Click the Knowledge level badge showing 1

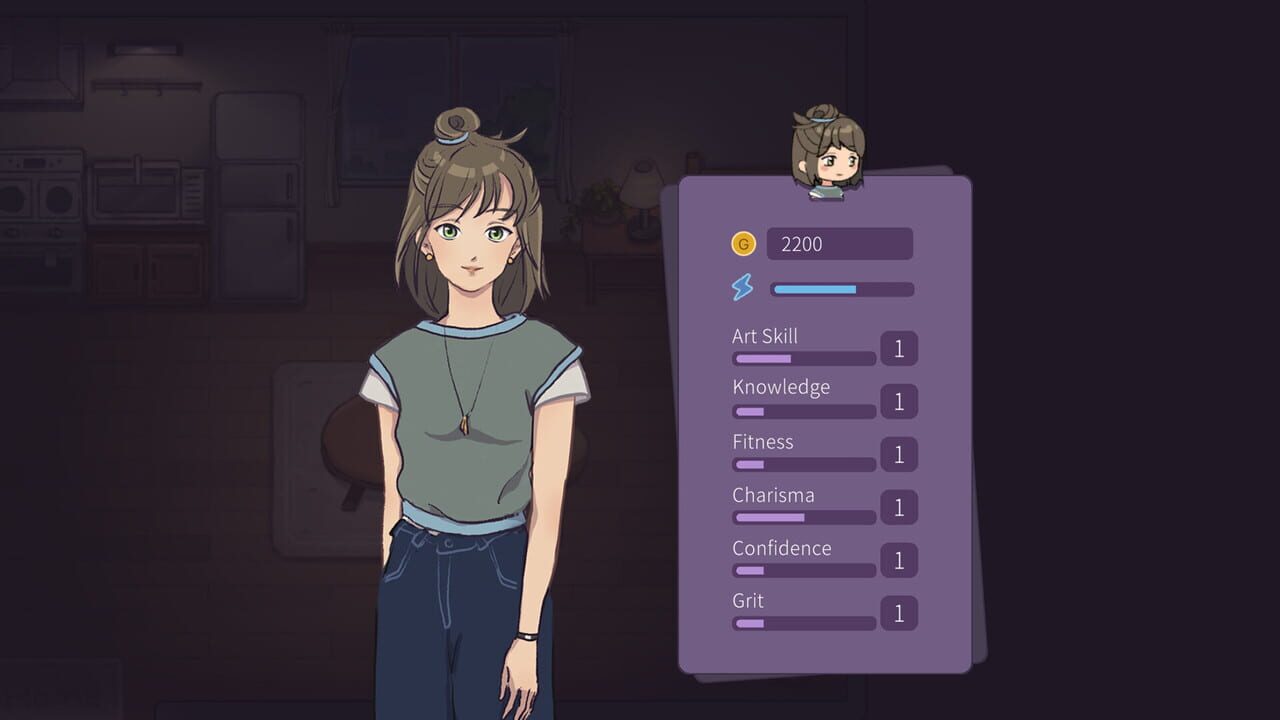[x=898, y=403]
